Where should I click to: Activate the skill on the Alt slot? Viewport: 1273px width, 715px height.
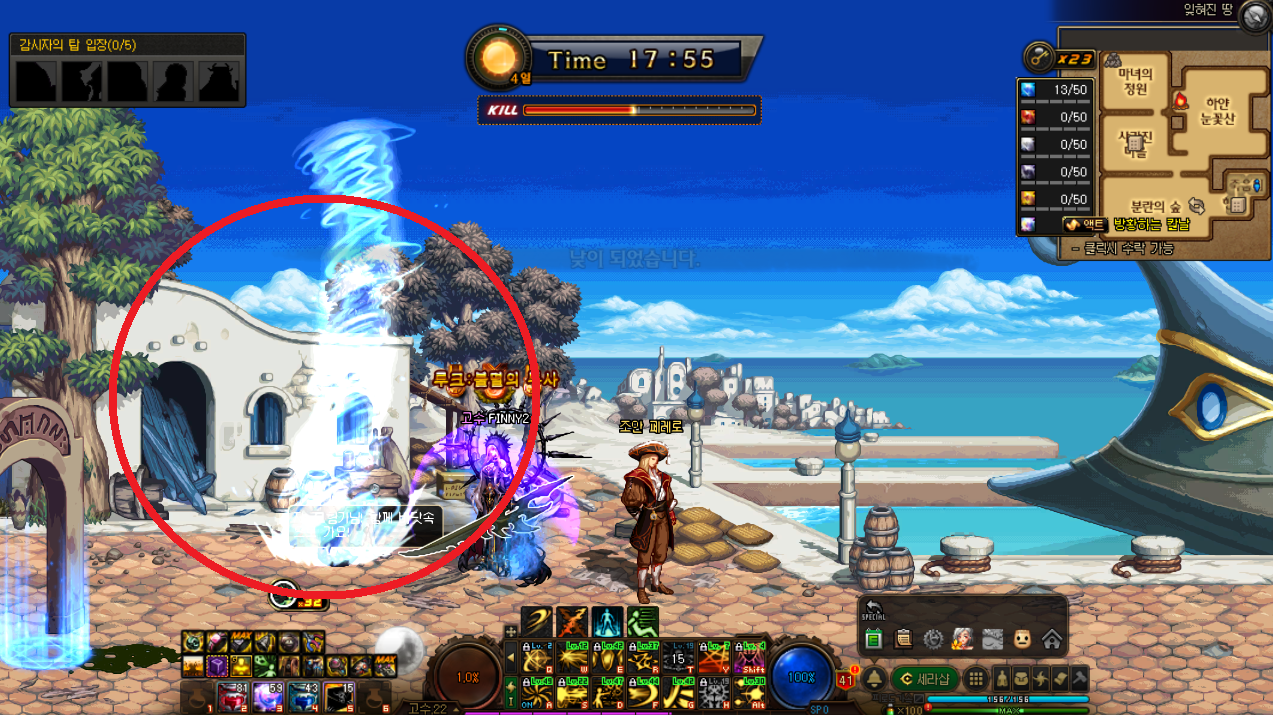(750, 693)
